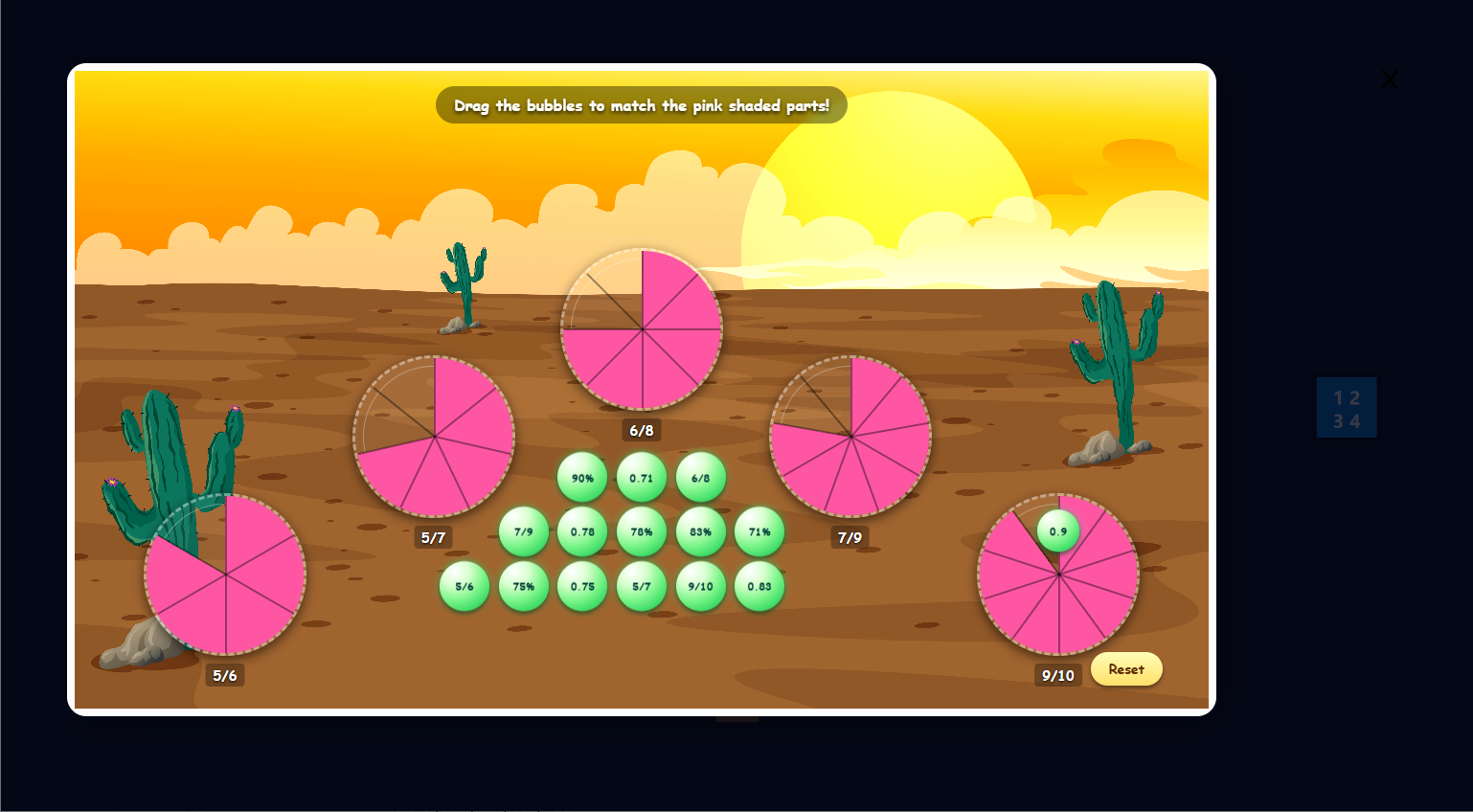Click the 0.75 bubble
Screen dimensions: 1473x812
point(582,586)
